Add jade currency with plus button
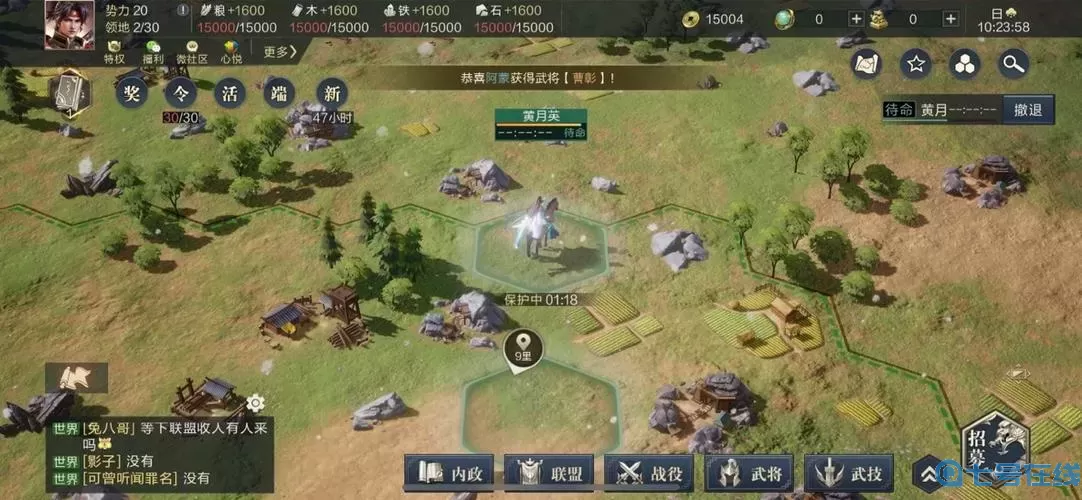The image size is (1082, 500). point(855,19)
